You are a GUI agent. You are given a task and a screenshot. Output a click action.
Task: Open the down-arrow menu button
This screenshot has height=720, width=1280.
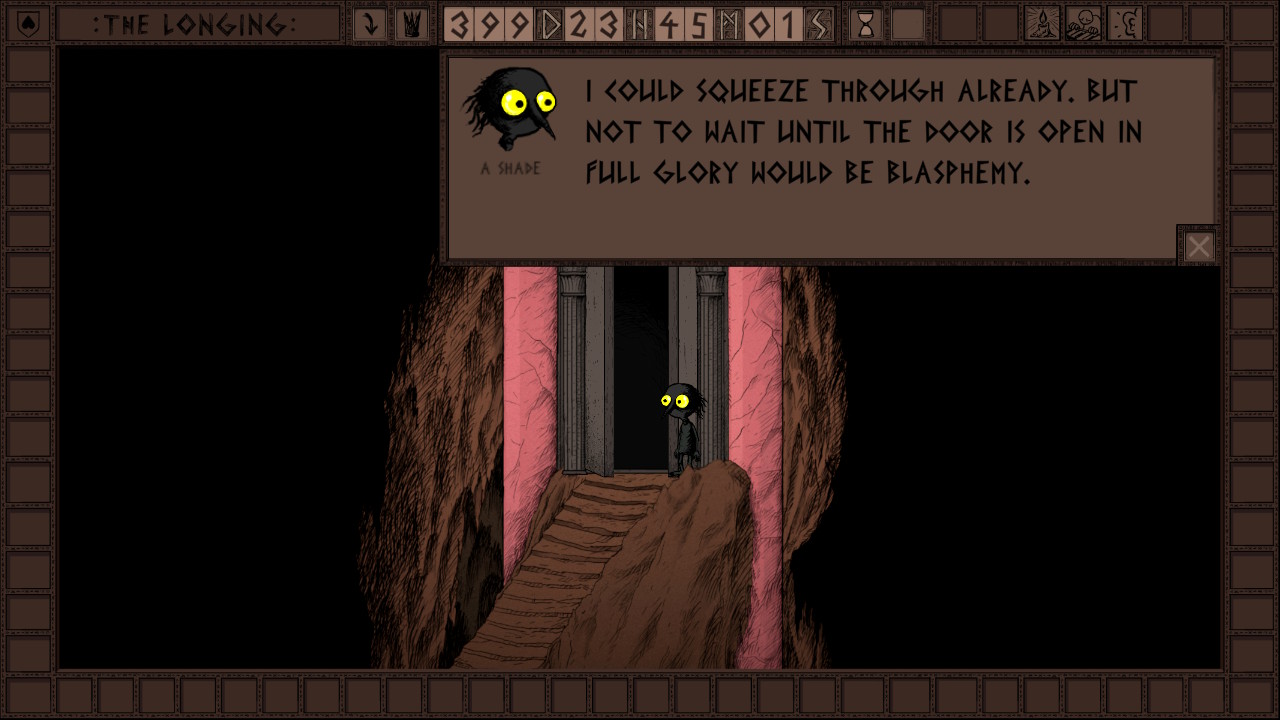[370, 24]
